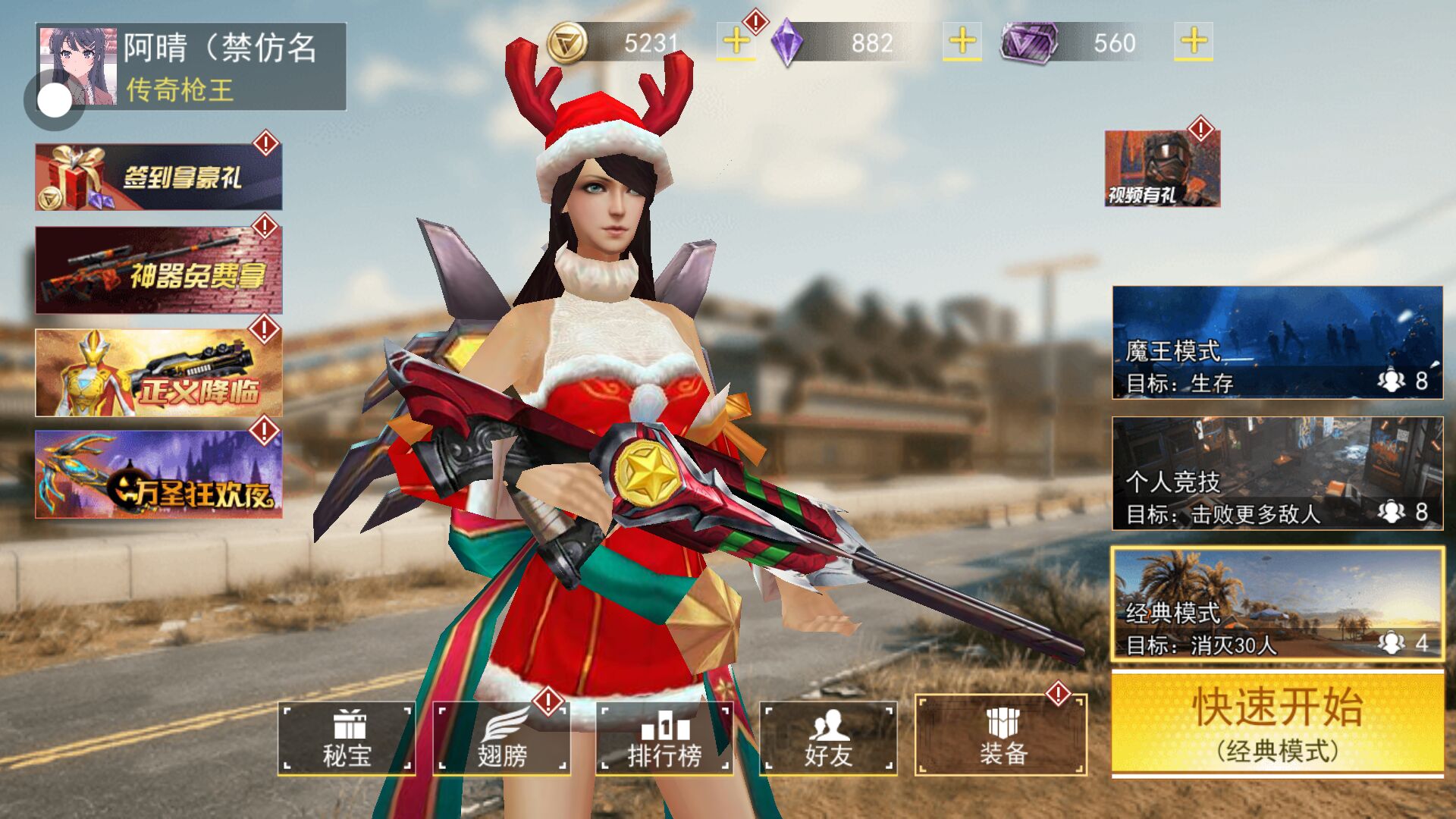1456x819 pixels.
Task: Choose the 个人竞技 game mode
Action: [1277, 473]
